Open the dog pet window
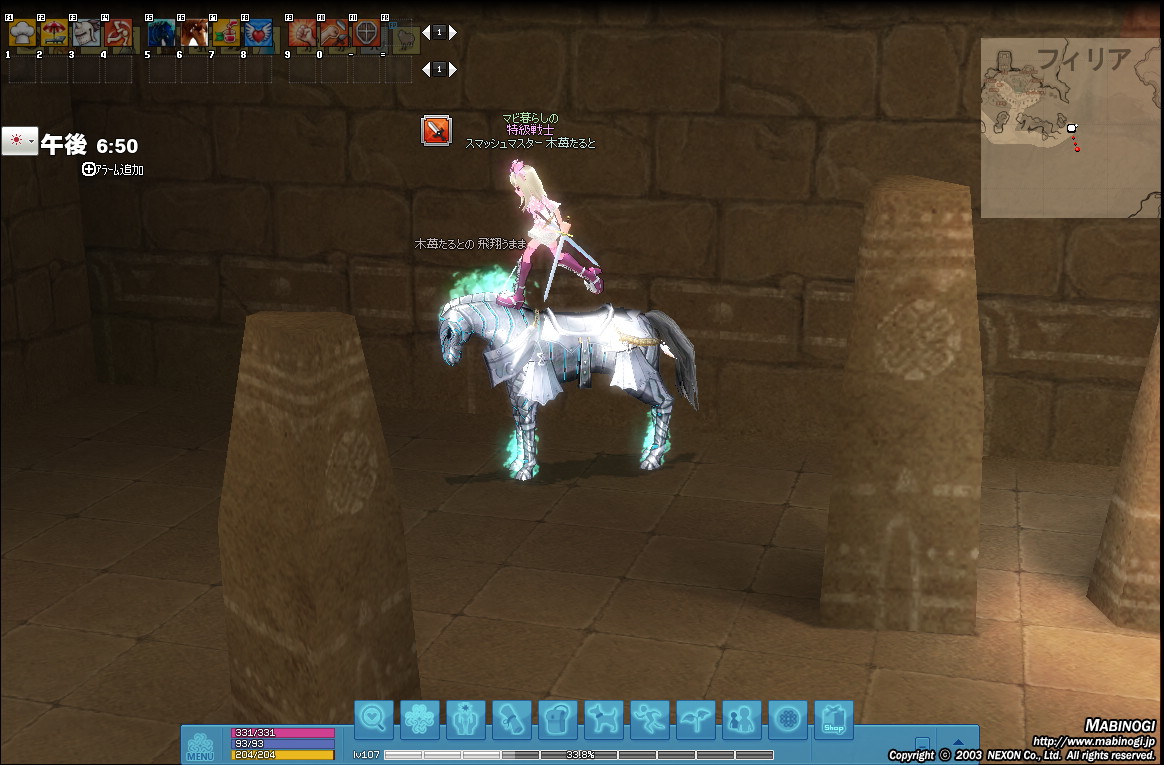1164x765 pixels. click(x=604, y=718)
